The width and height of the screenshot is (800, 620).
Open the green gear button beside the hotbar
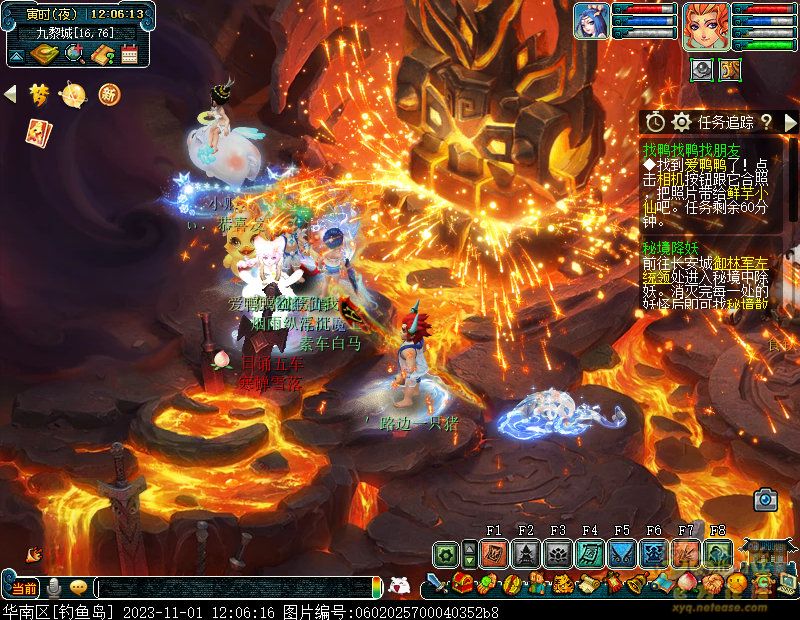(446, 554)
